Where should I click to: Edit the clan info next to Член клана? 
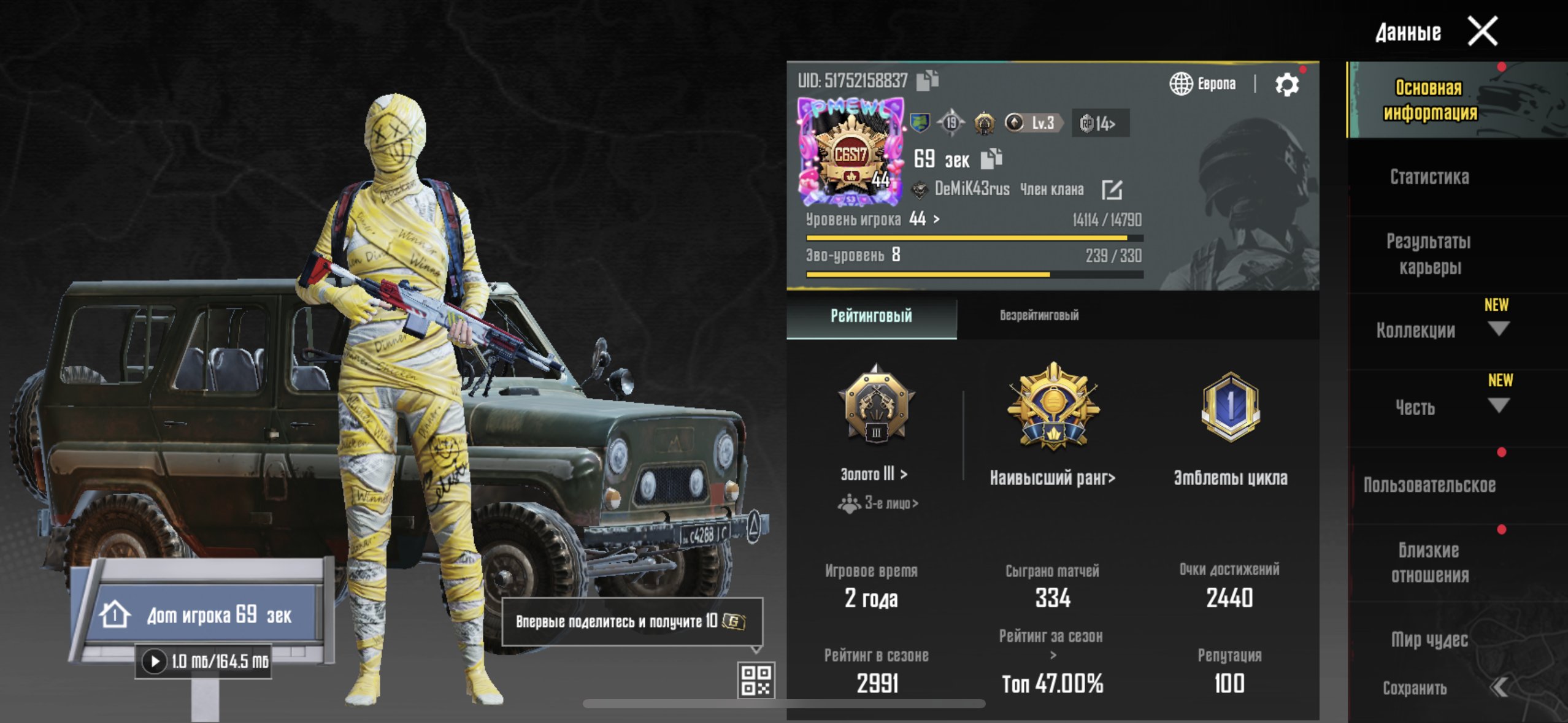[1112, 189]
